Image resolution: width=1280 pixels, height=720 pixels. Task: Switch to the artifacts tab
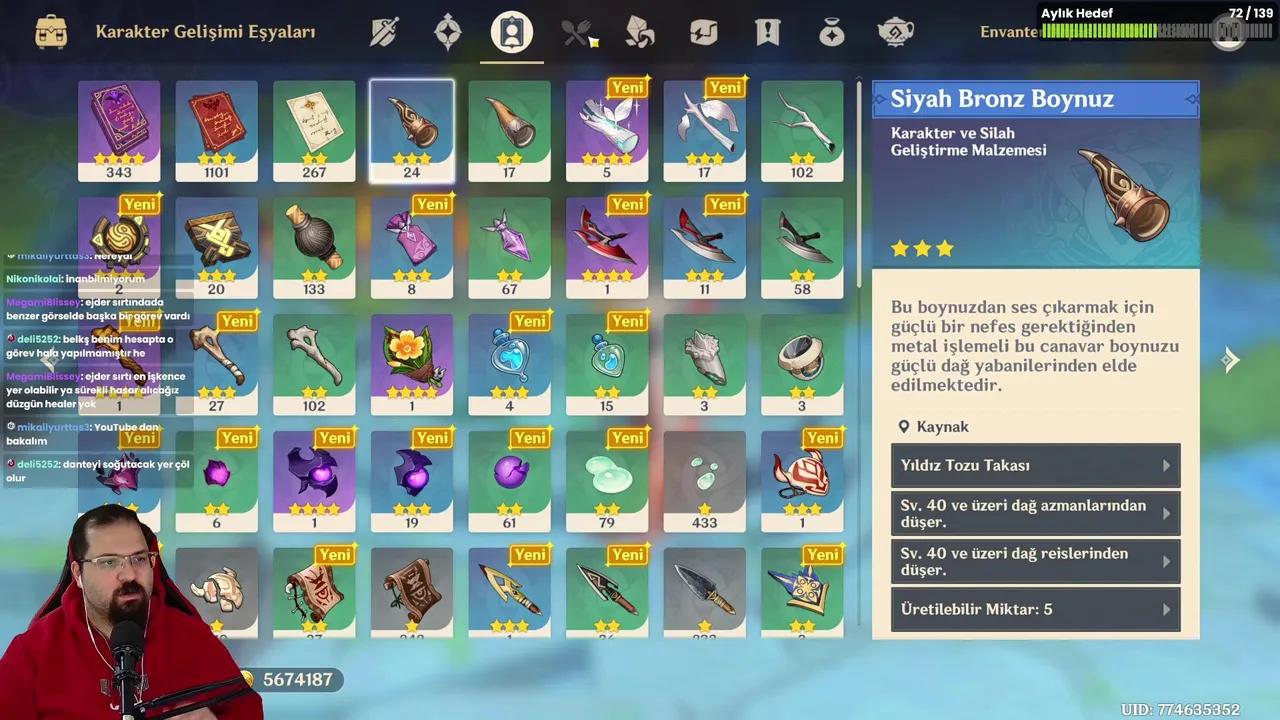[x=447, y=32]
